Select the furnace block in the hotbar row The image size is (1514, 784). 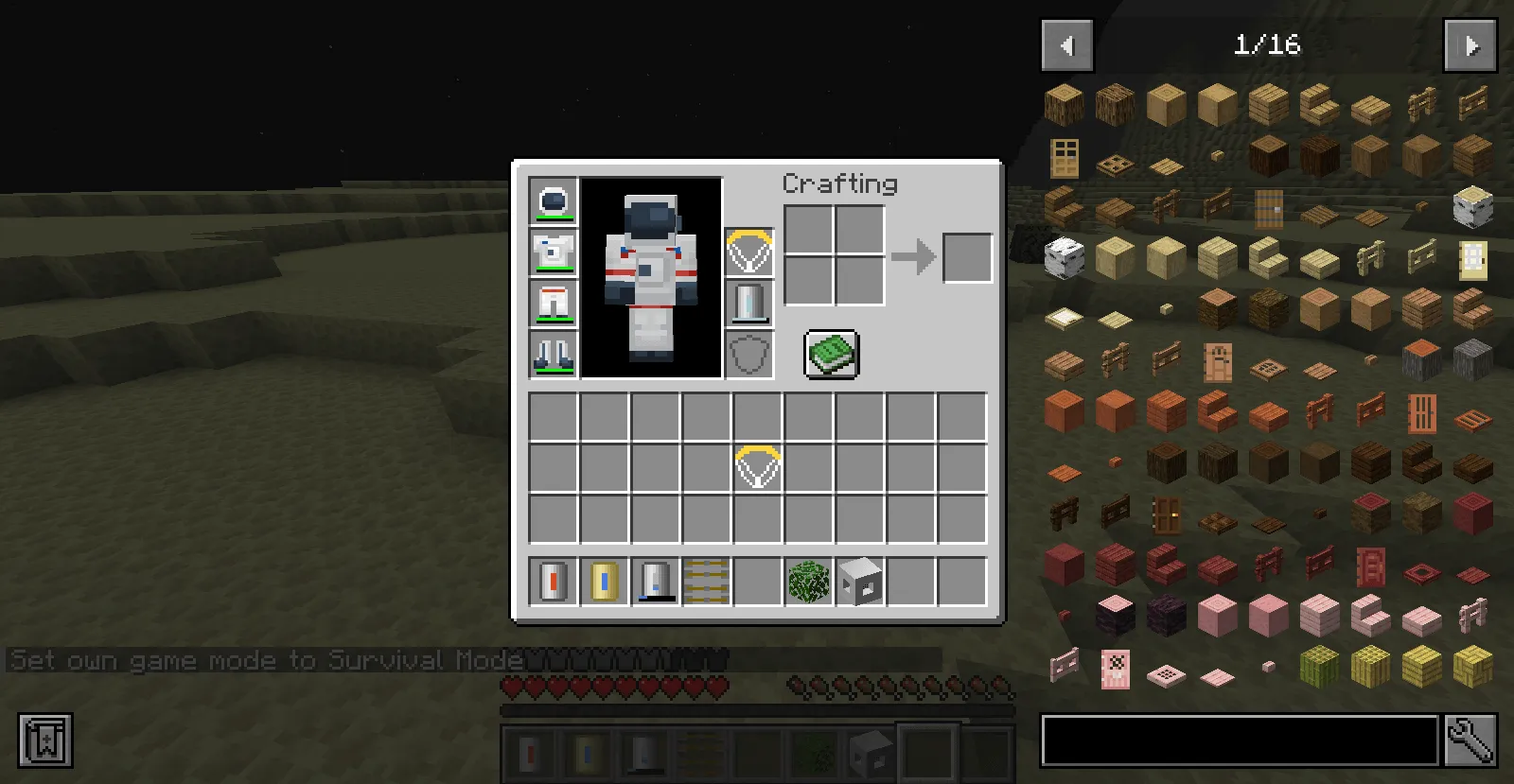pos(859,583)
